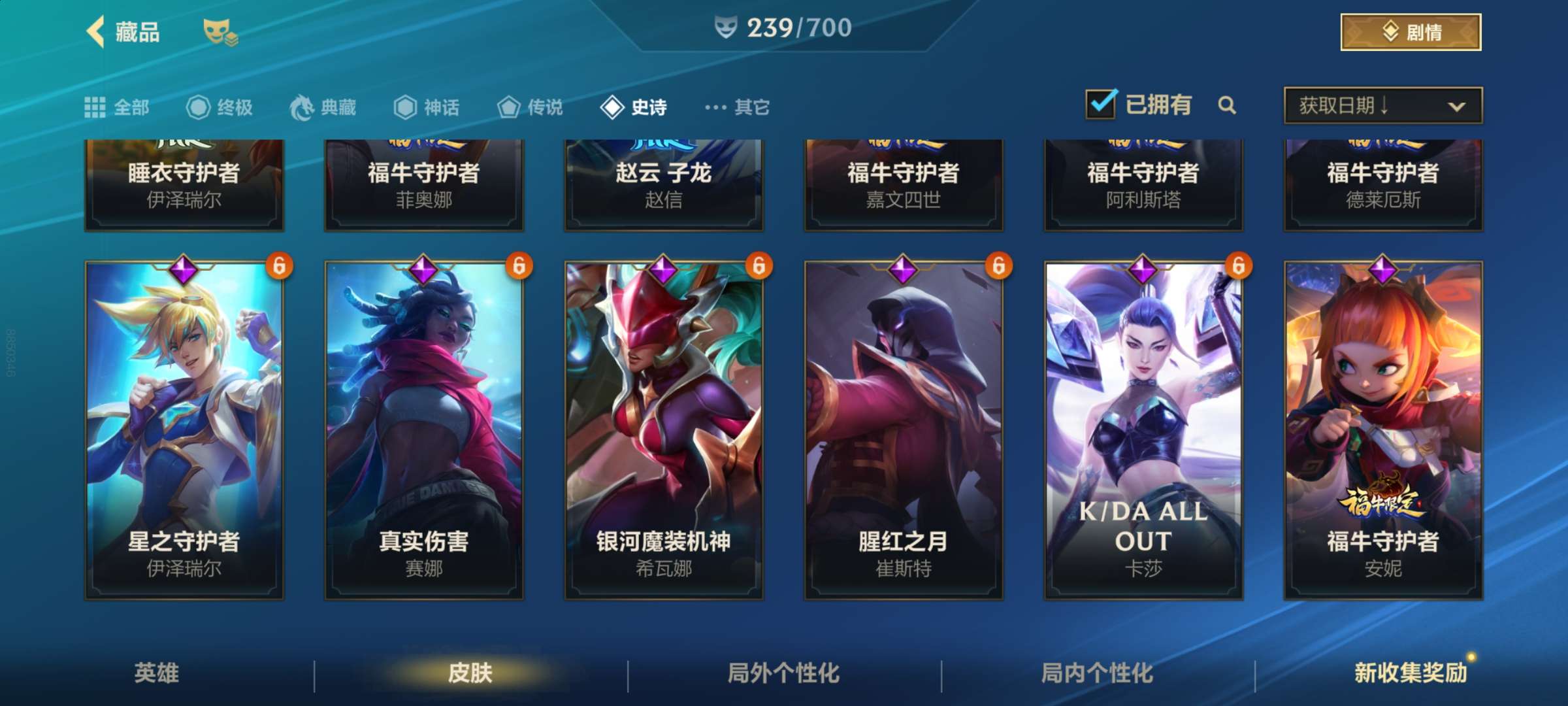The height and width of the screenshot is (706, 1568).
Task: Show all skins with 全部 filter
Action: tap(118, 107)
